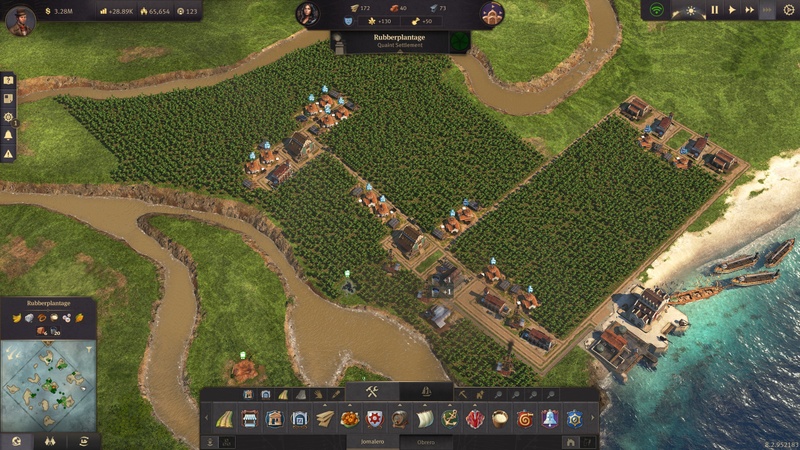The width and height of the screenshot is (800, 450).
Task: Switch to double fast-forward speed
Action: pyautogui.click(x=749, y=10)
